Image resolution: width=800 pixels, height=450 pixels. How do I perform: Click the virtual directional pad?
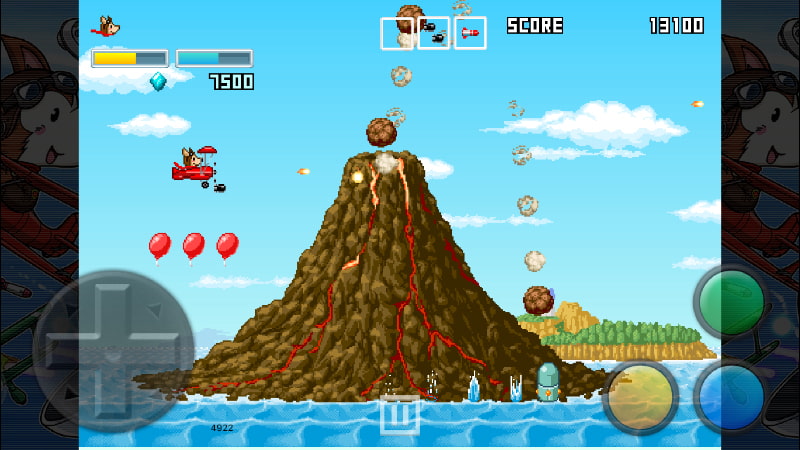112,349
